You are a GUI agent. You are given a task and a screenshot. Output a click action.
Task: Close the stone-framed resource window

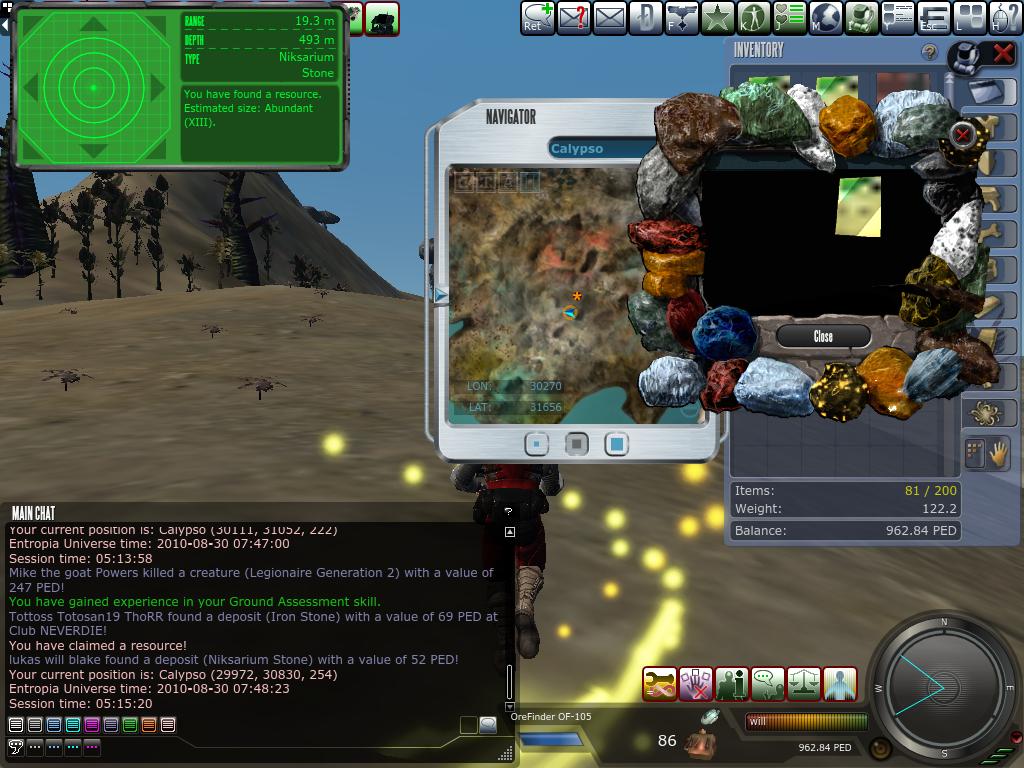(822, 336)
